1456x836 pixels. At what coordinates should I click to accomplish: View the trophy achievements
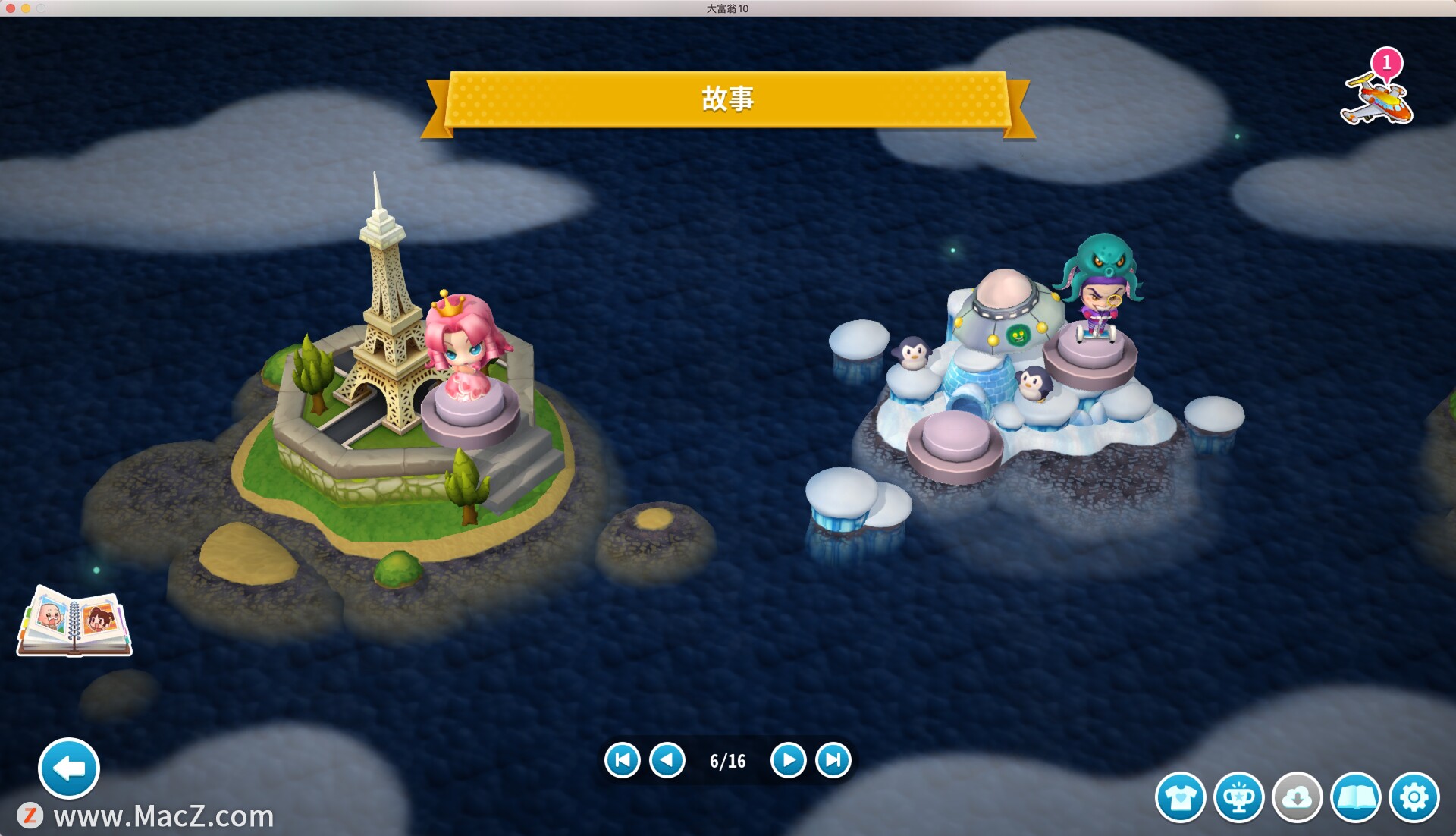pyautogui.click(x=1238, y=797)
